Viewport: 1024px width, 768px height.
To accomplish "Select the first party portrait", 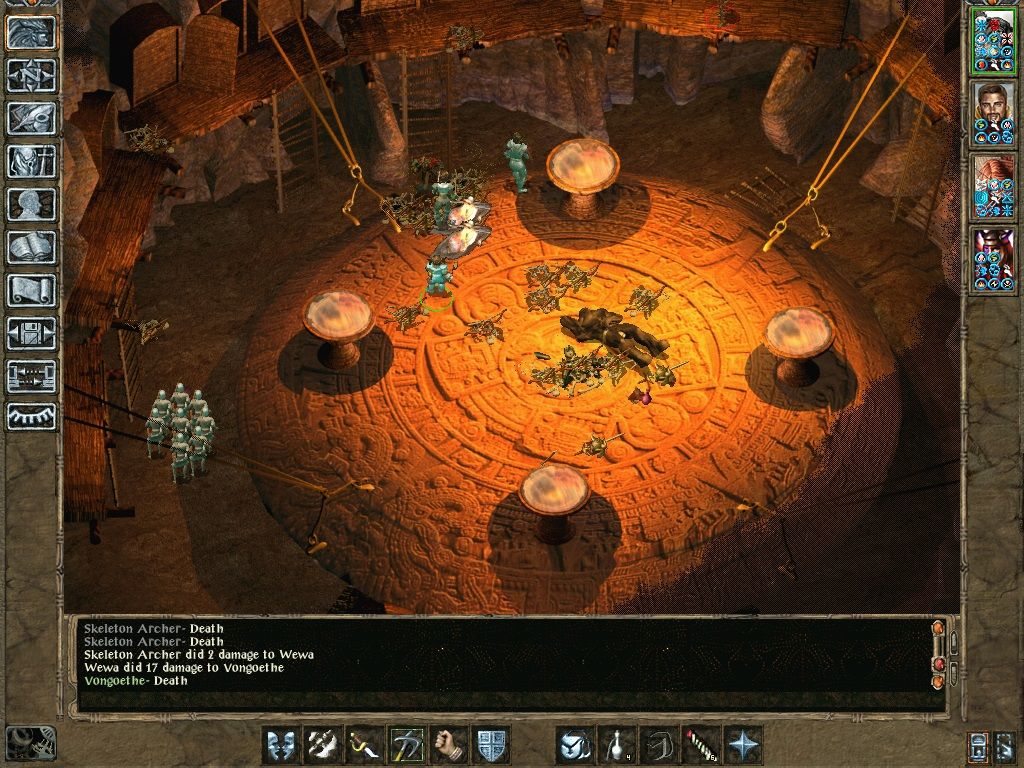I will [993, 42].
